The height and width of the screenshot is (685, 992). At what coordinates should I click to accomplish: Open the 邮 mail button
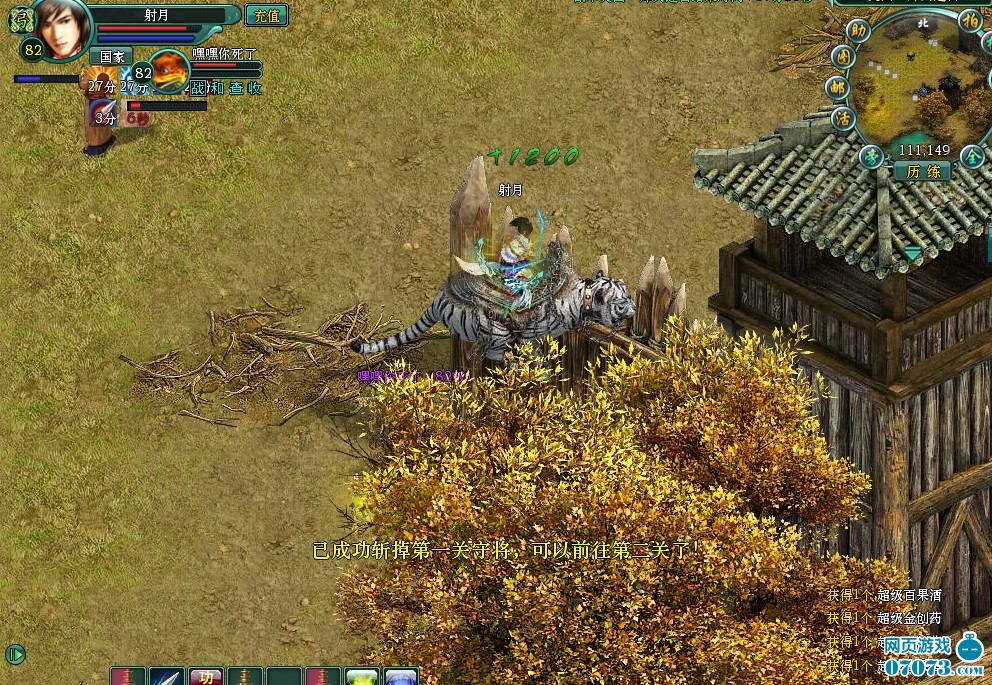point(837,88)
